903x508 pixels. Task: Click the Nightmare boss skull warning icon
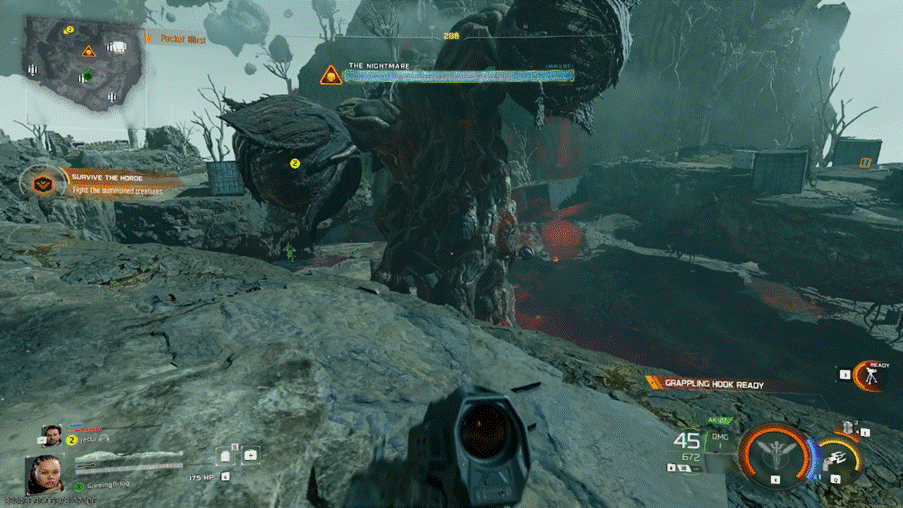pos(331,75)
